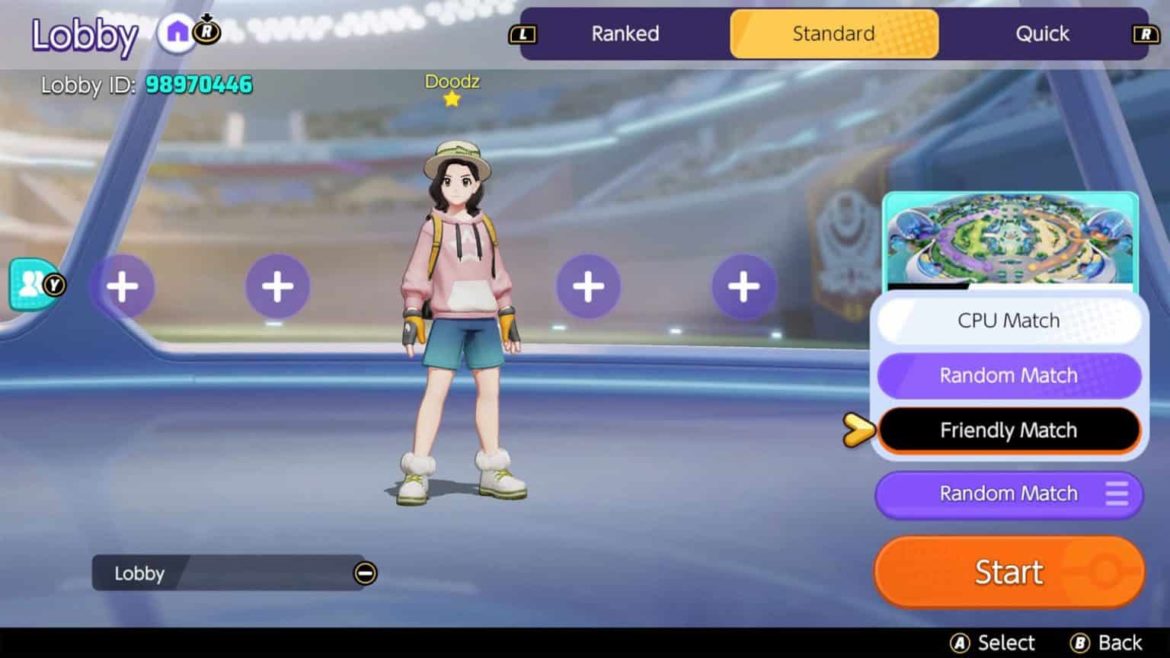Pick Random Match in the popup list

click(1008, 376)
